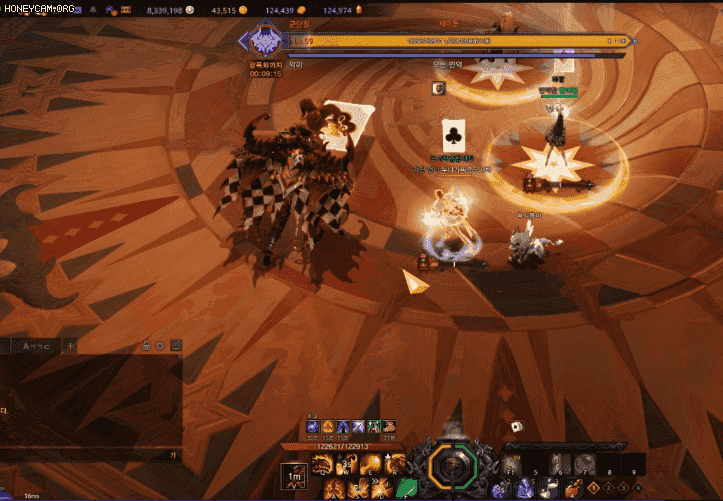Image resolution: width=723 pixels, height=501 pixels.
Task: Use the F1 battle item slot
Action: (x=509, y=464)
